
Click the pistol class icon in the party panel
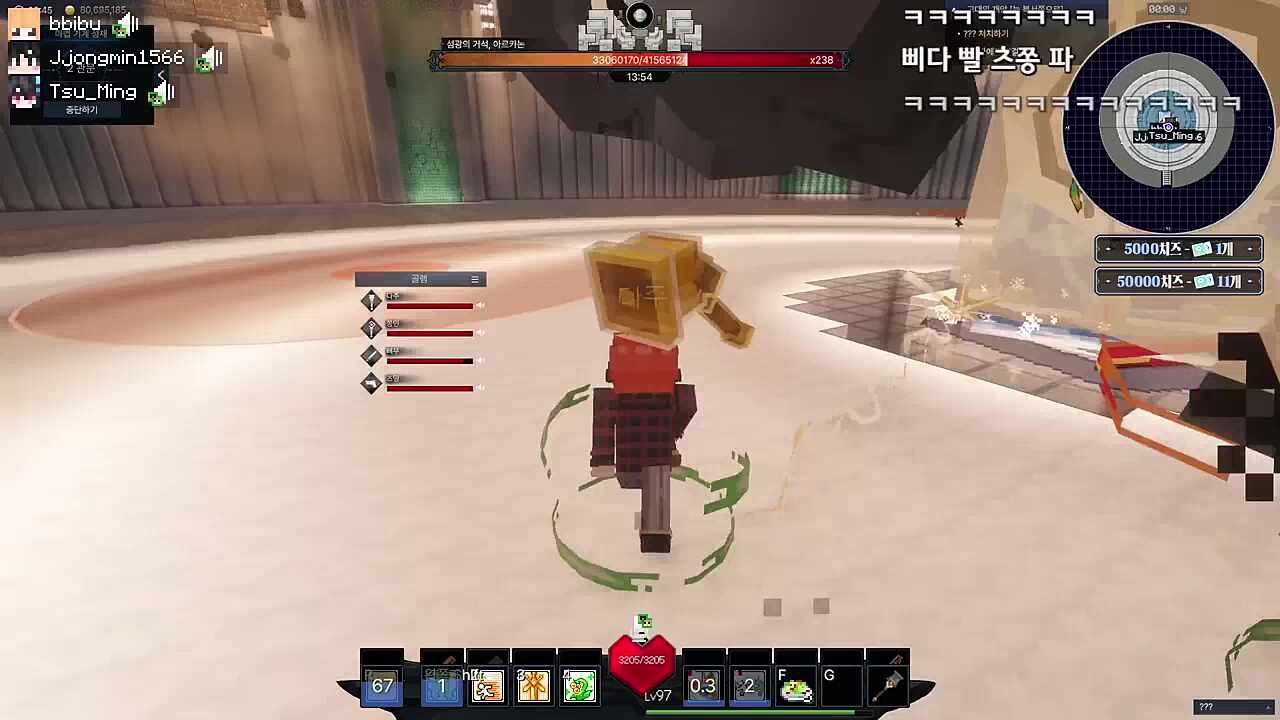(x=371, y=383)
